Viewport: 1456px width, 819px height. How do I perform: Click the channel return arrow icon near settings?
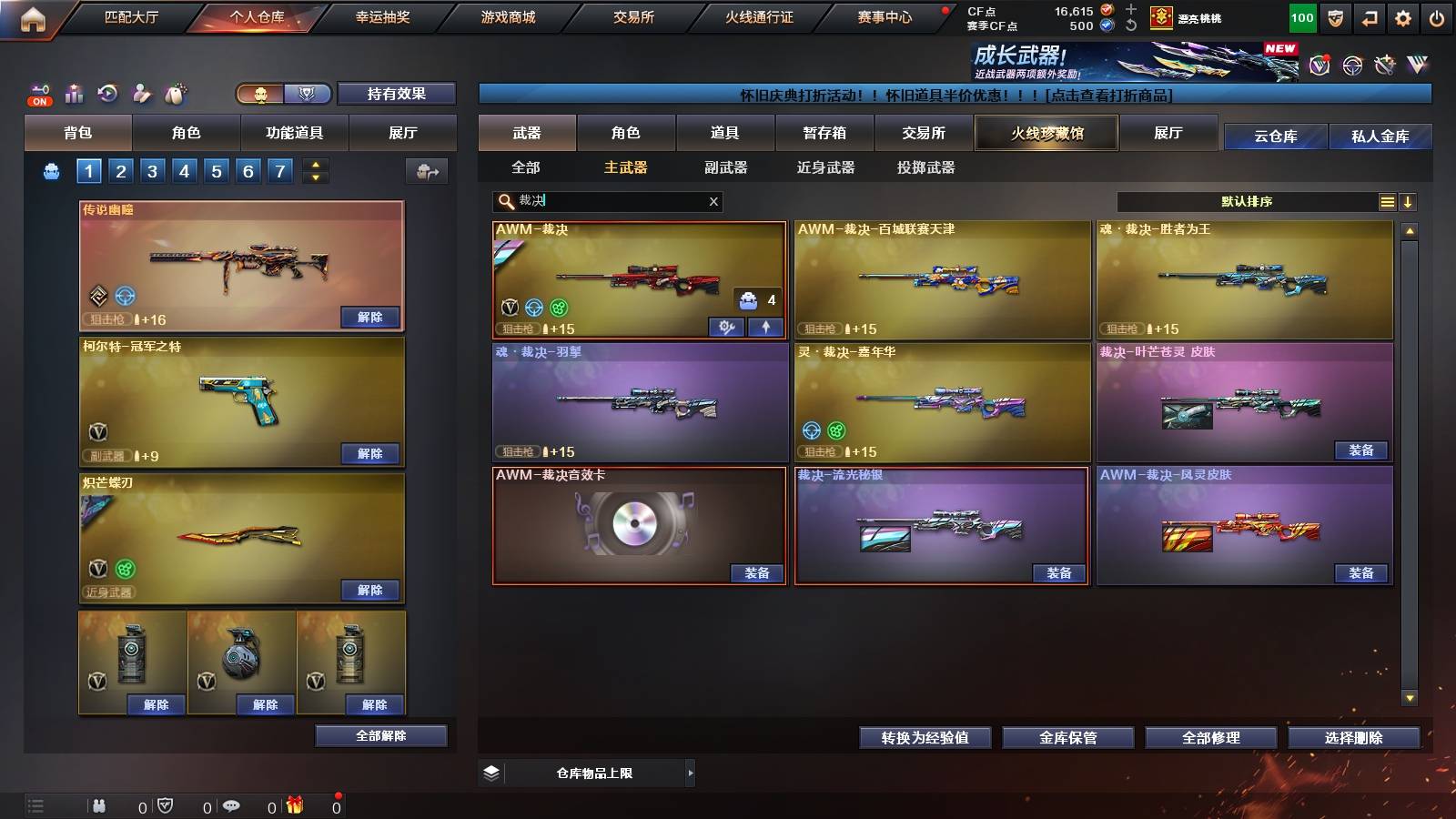(x=1368, y=17)
